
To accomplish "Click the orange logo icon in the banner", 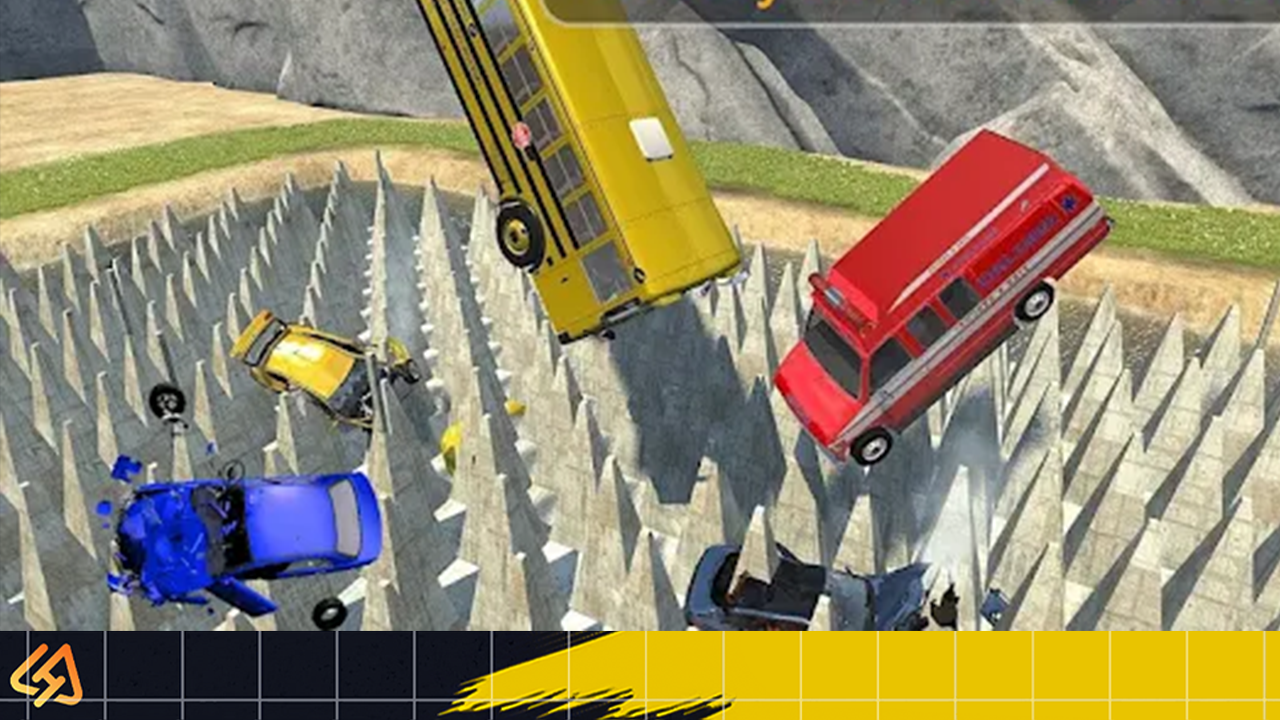I will pyautogui.click(x=46, y=674).
